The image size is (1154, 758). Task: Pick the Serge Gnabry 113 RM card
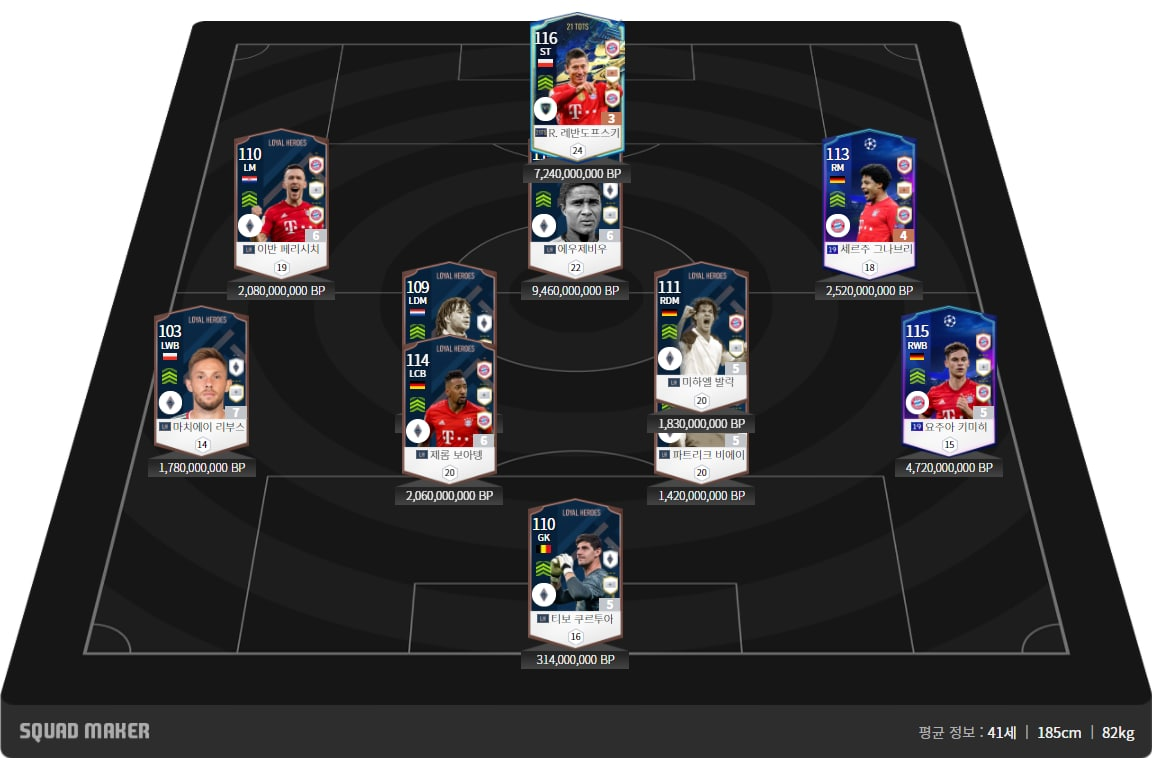868,195
